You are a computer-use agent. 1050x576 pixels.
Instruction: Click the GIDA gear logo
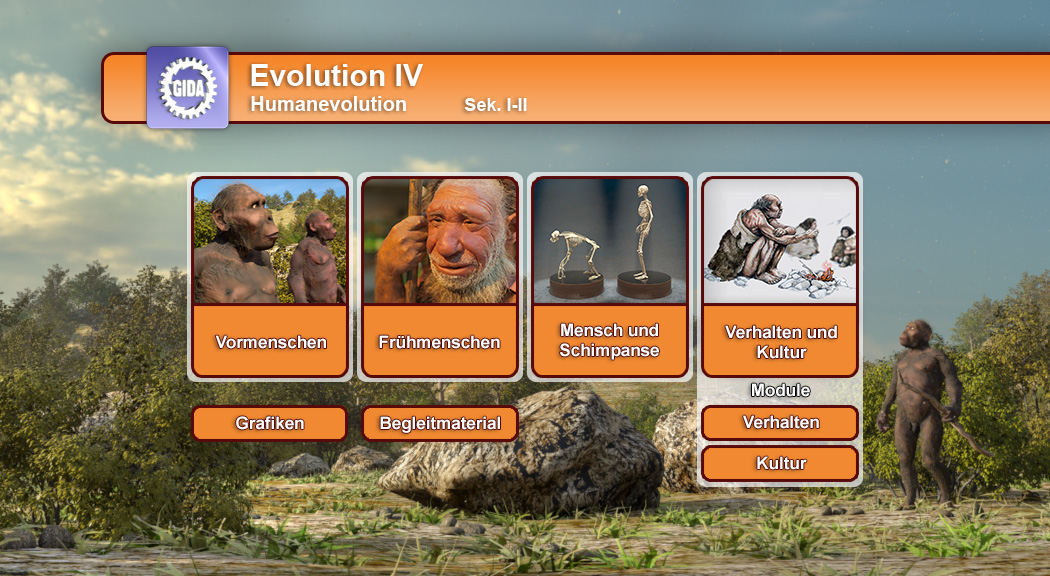point(188,87)
